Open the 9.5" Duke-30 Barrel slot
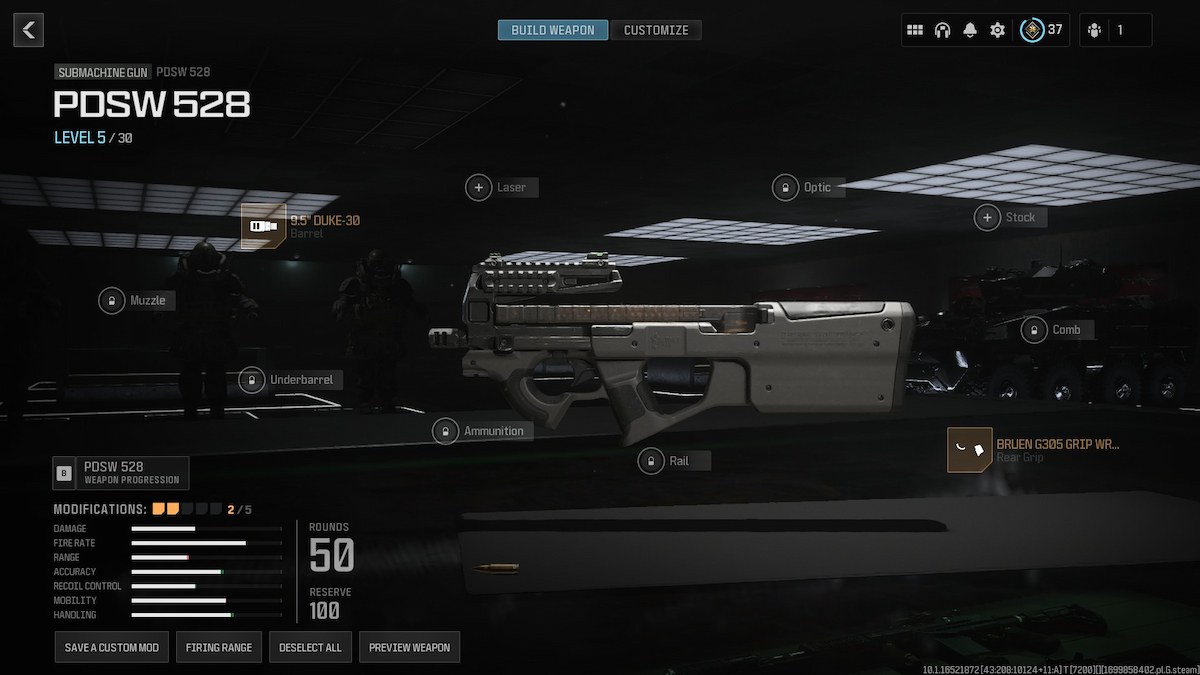Image resolution: width=1200 pixels, height=675 pixels. point(263,226)
